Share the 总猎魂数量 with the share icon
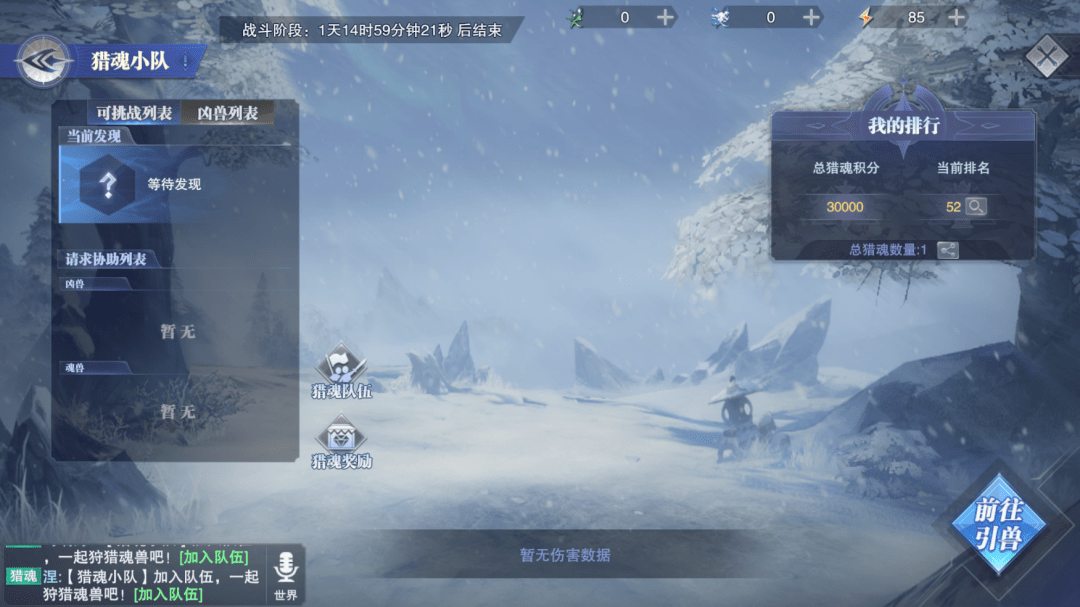 point(947,250)
